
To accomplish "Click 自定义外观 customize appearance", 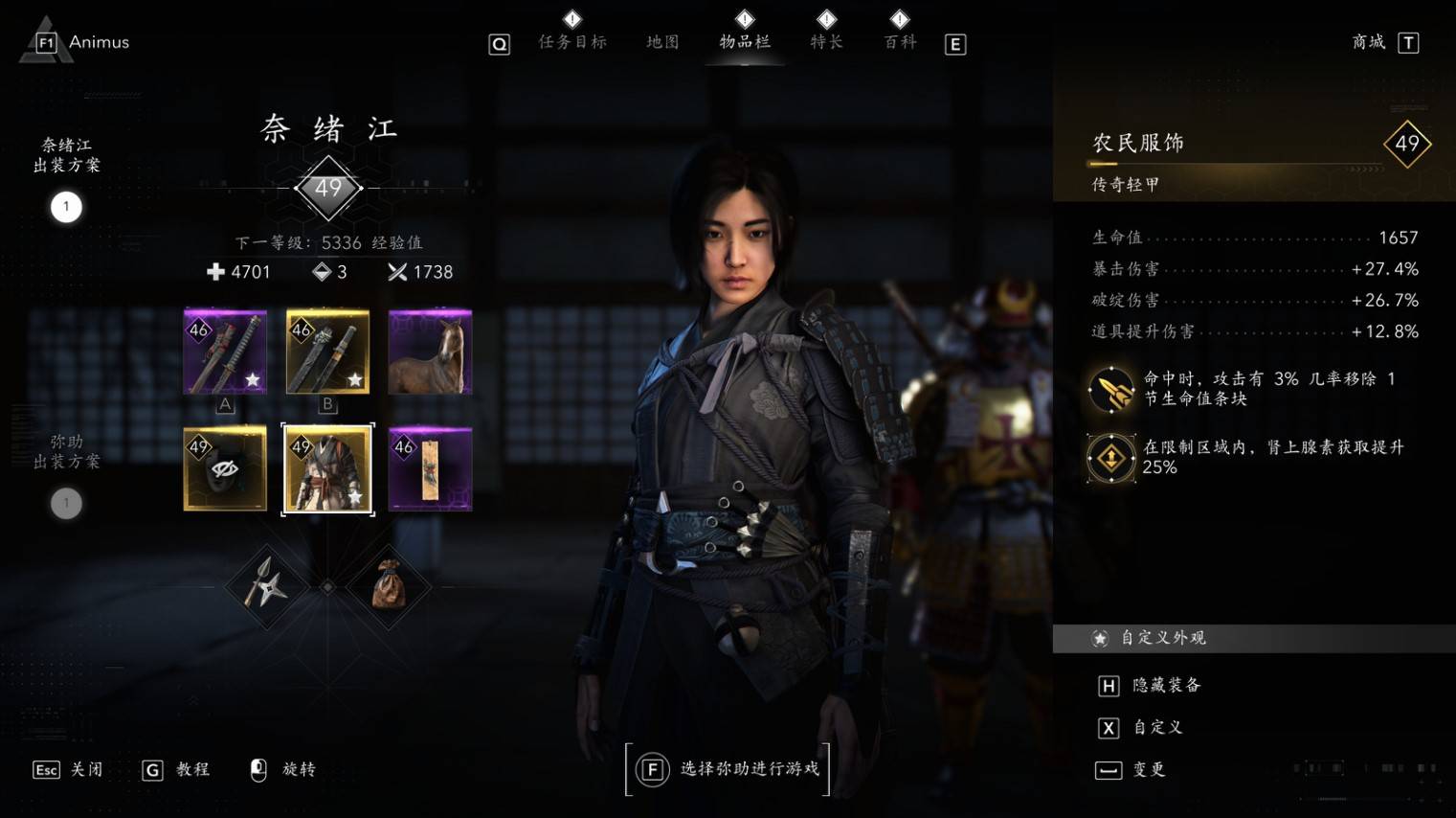I will (x=1163, y=638).
